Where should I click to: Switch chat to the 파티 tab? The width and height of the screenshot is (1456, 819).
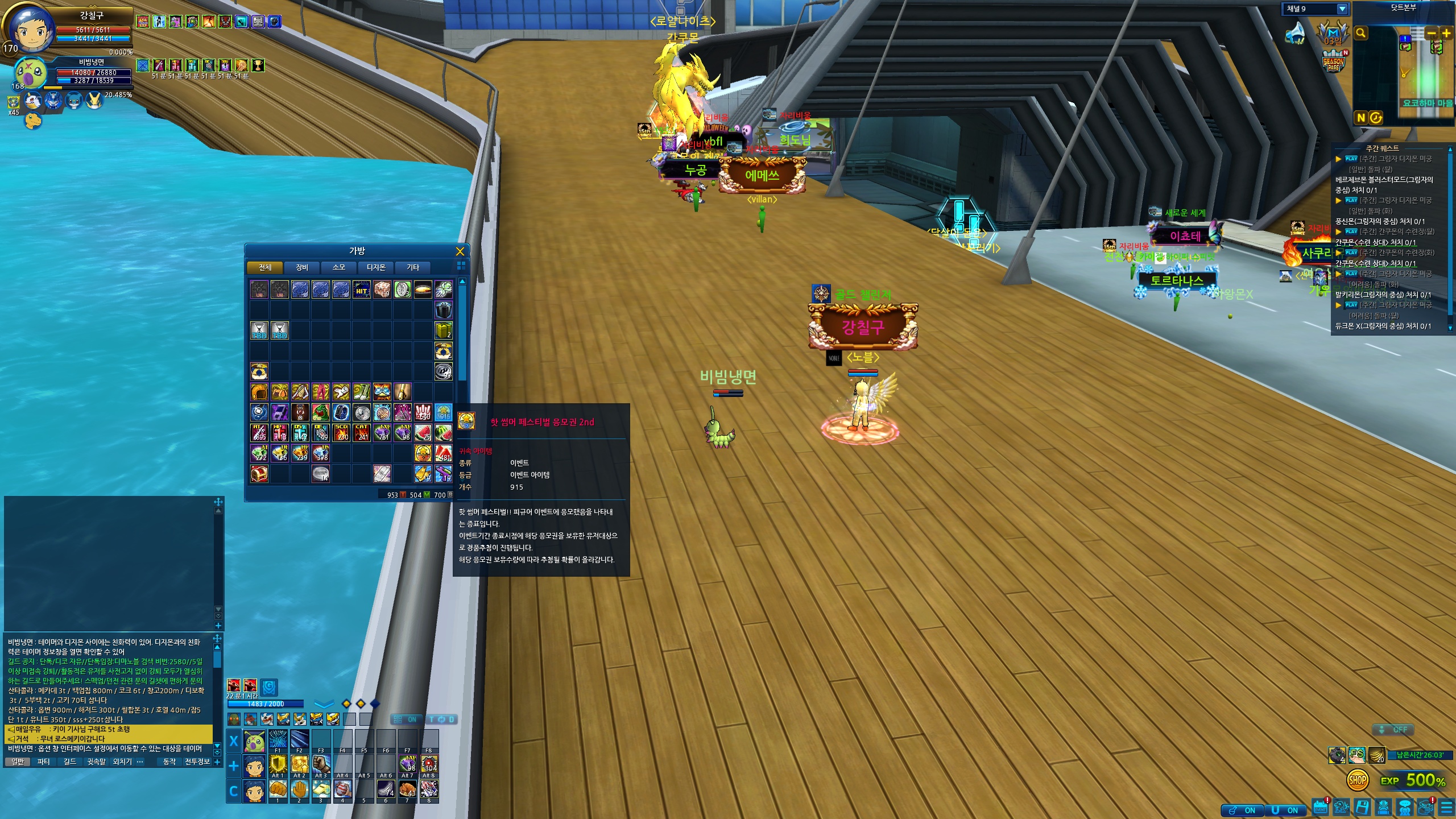click(44, 762)
